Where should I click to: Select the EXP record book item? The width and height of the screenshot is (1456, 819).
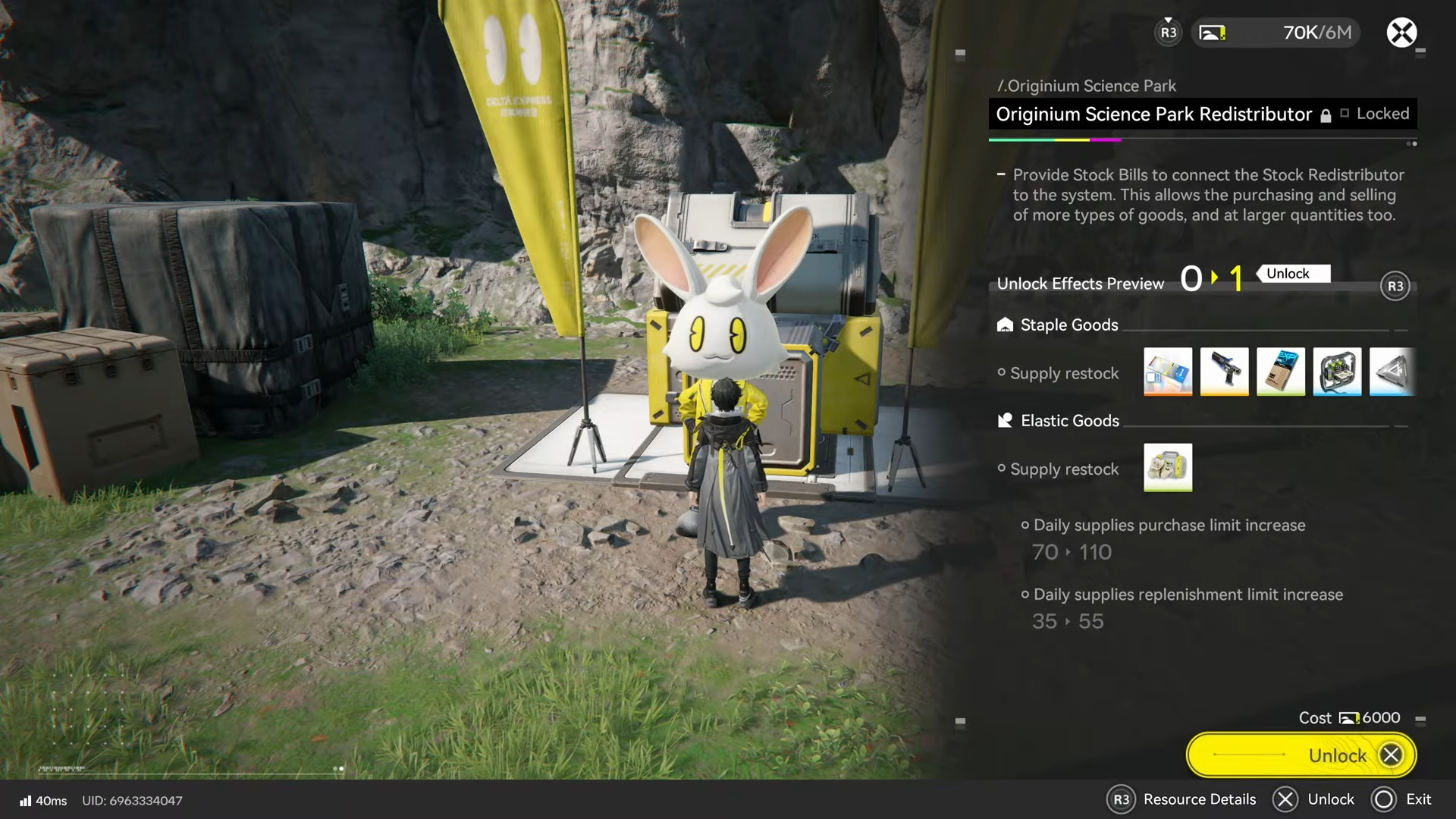click(x=1281, y=372)
